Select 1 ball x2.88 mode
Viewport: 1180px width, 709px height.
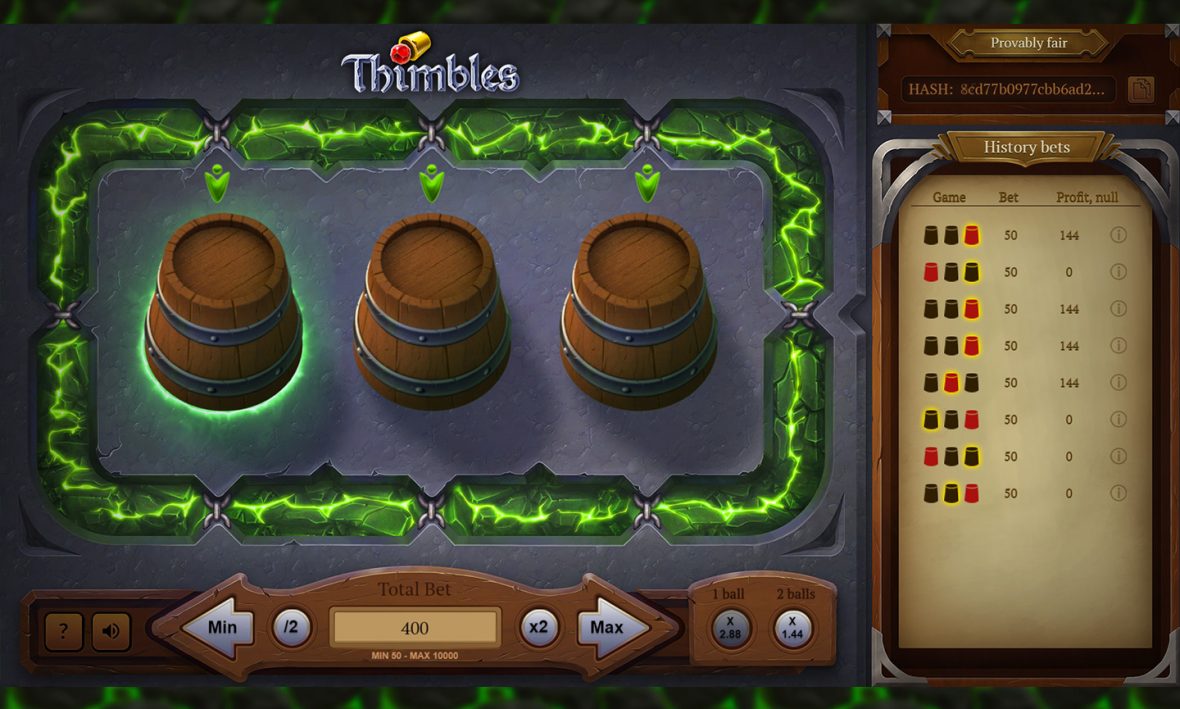(x=730, y=628)
